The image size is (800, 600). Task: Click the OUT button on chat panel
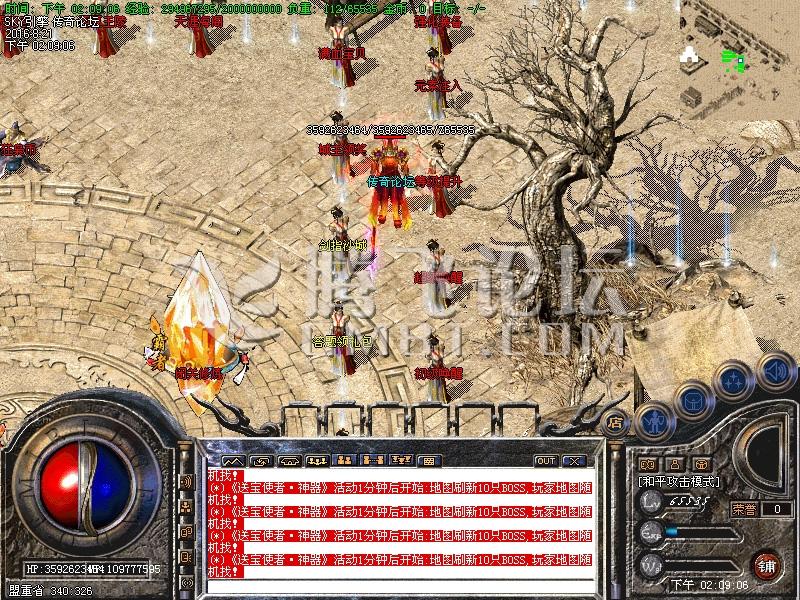click(545, 461)
